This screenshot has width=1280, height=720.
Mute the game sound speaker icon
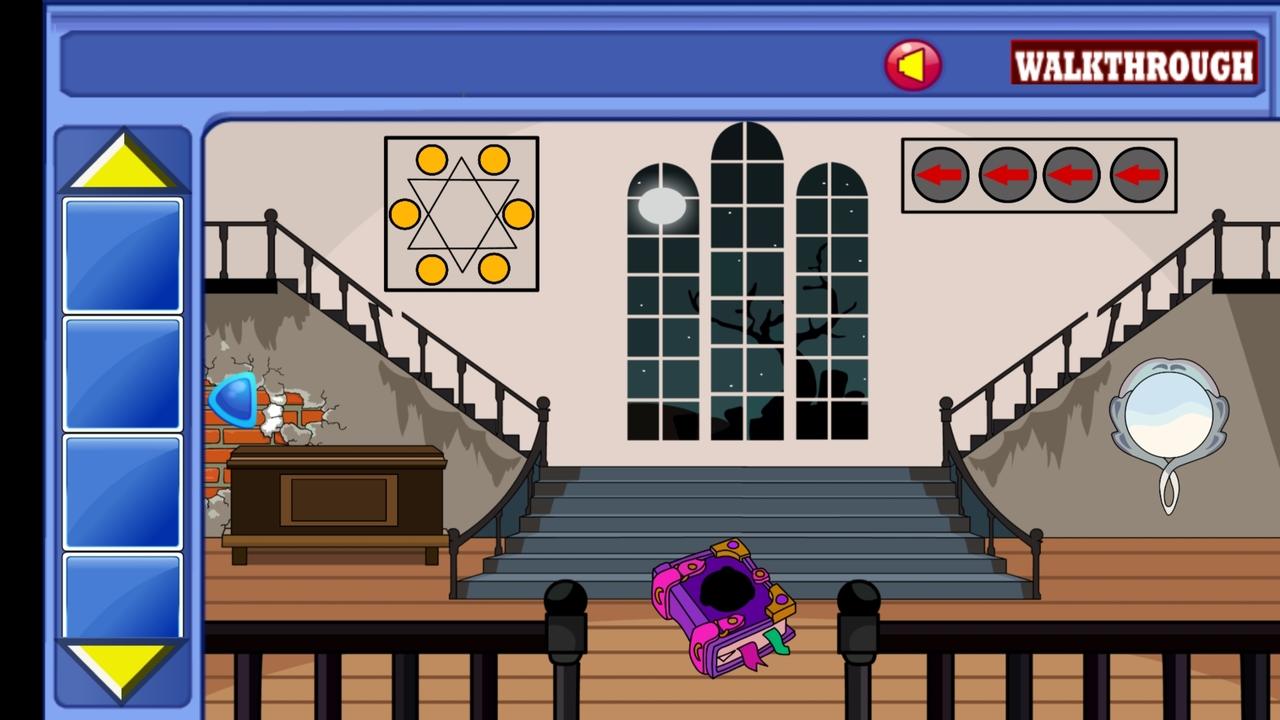click(x=912, y=65)
